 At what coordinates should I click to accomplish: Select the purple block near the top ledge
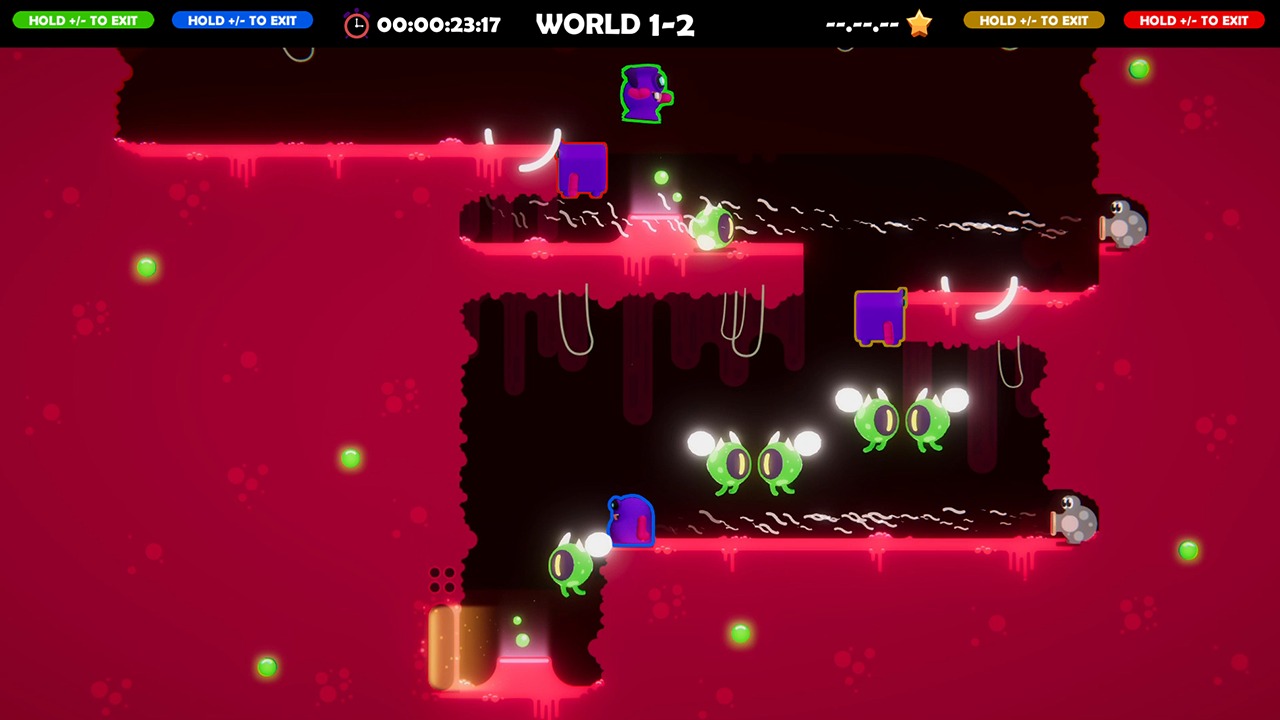click(x=581, y=172)
